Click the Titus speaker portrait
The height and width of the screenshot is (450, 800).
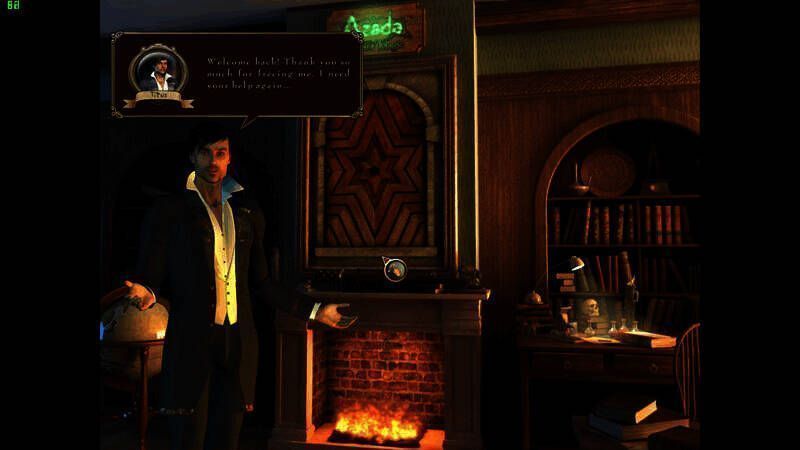[x=157, y=72]
